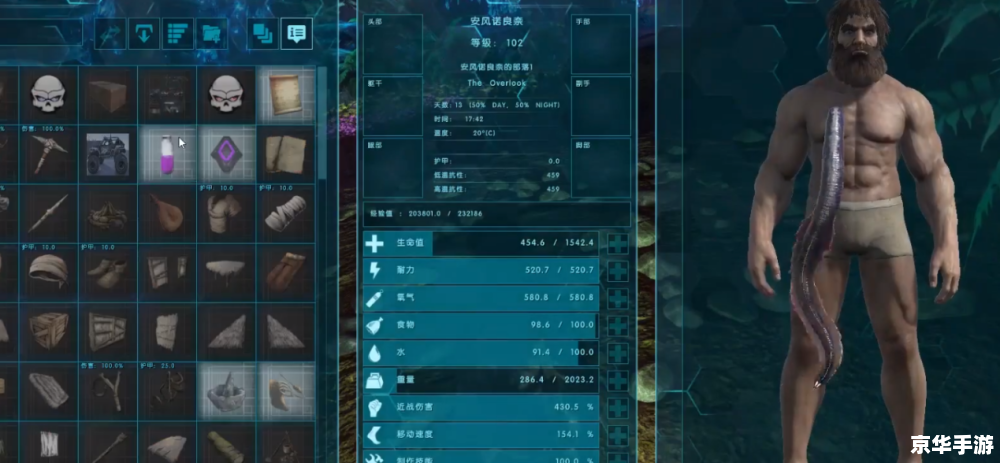Click the transfer-all down arrow button
This screenshot has height=463, width=1000.
[144, 34]
